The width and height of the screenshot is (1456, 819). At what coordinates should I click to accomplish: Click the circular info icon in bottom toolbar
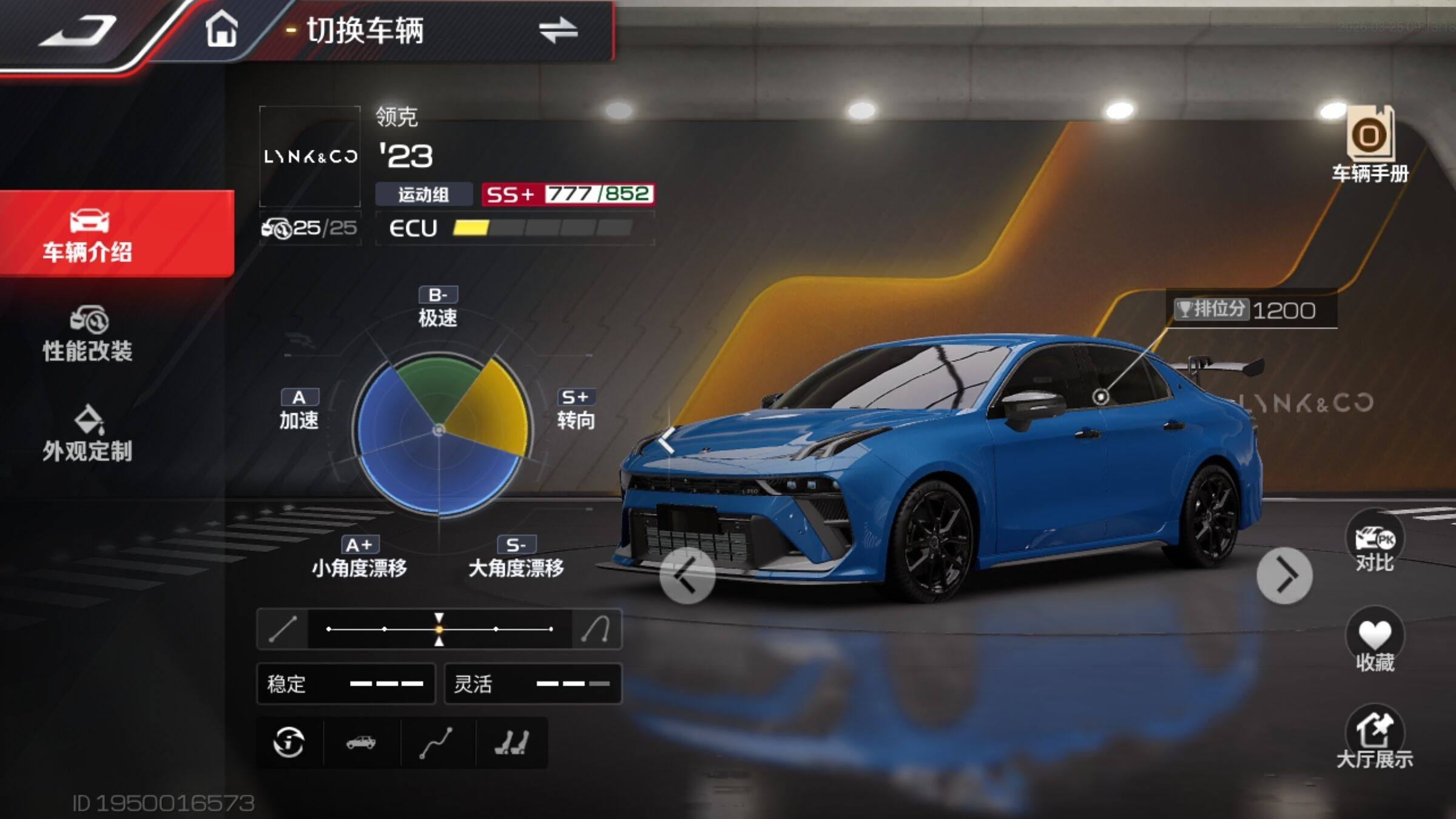(x=289, y=742)
